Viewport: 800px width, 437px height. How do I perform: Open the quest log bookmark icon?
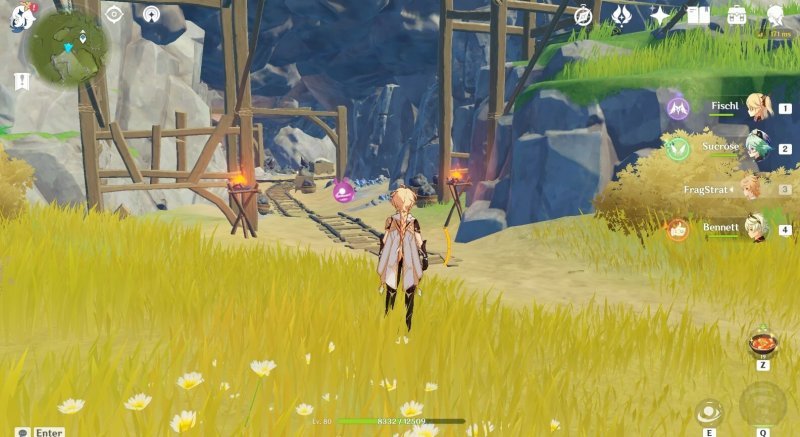pos(22,82)
